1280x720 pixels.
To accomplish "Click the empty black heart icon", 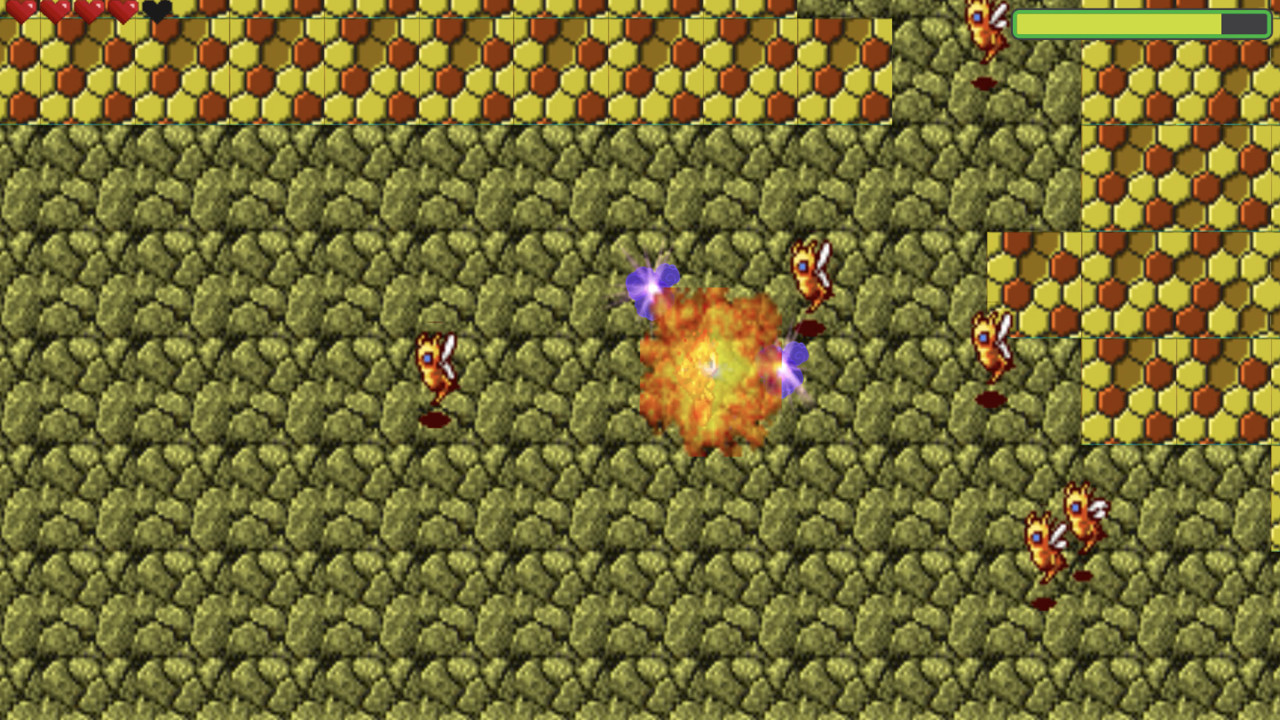I will 156,10.
